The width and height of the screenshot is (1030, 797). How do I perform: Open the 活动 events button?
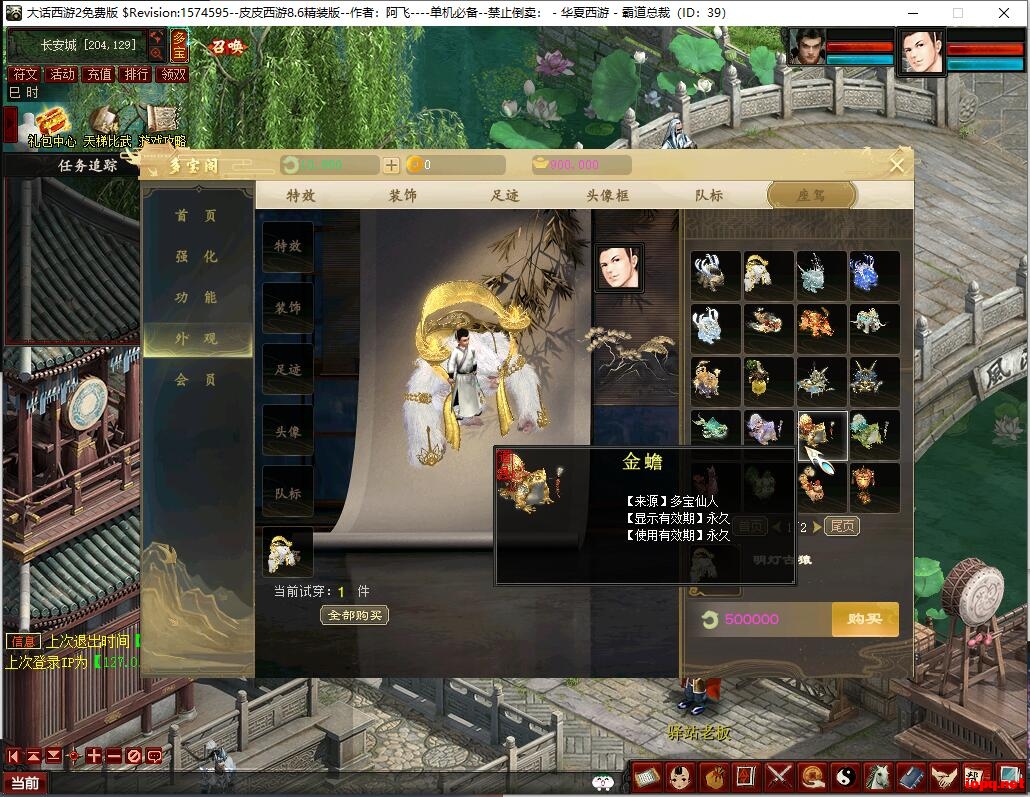pyautogui.click(x=62, y=74)
